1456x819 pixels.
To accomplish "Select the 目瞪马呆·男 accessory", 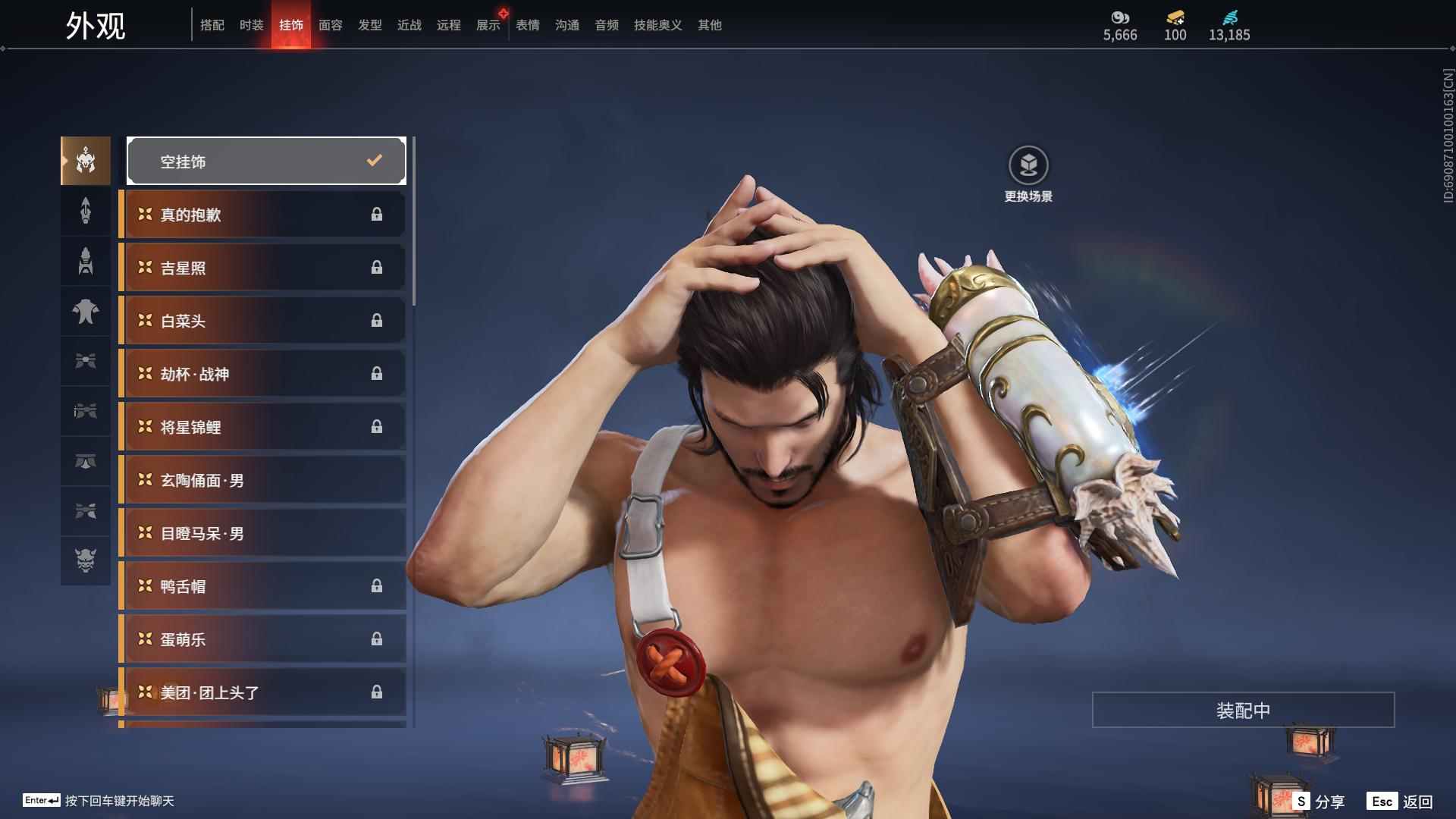I will [x=262, y=533].
